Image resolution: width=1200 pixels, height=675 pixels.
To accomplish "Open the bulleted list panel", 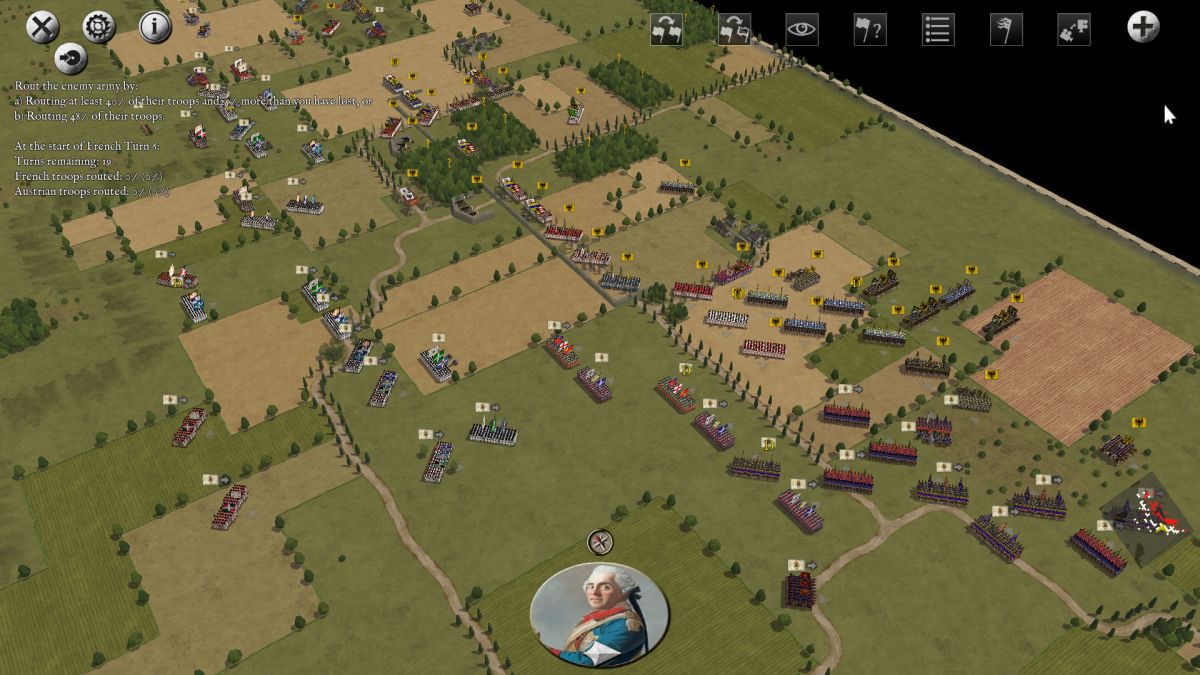I will 937,29.
